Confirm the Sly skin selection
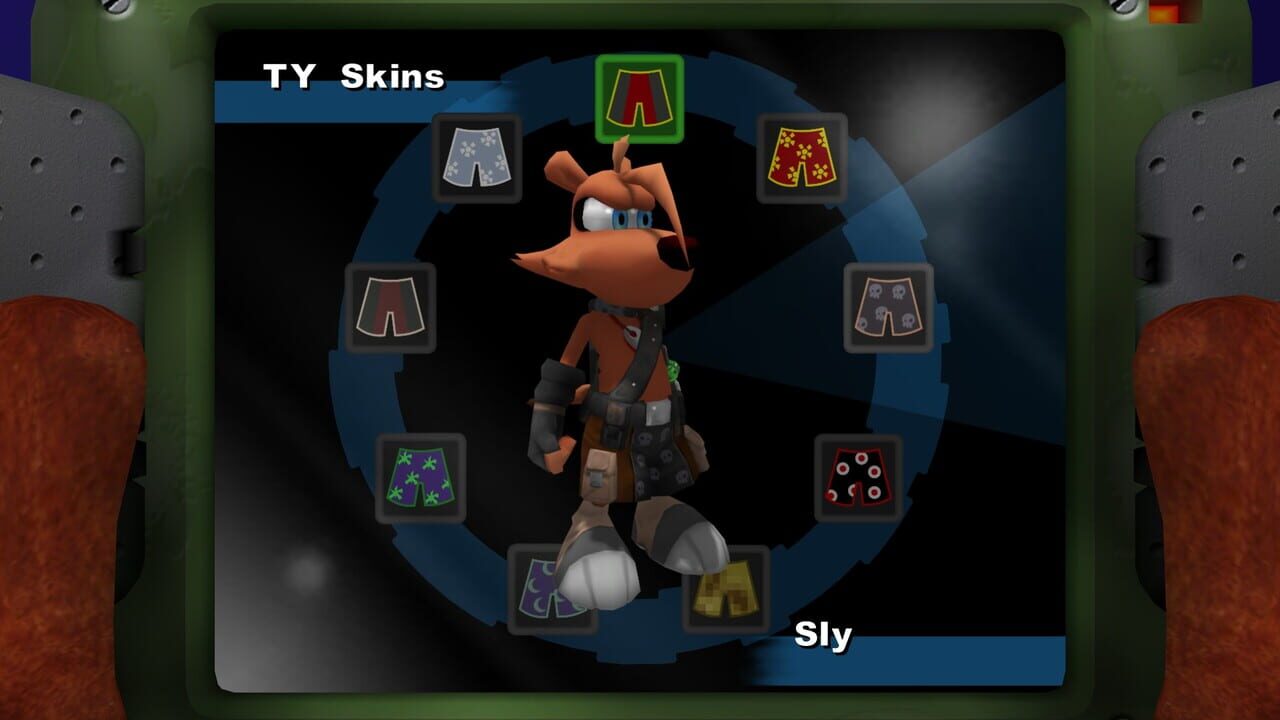The width and height of the screenshot is (1280, 720). click(822, 633)
